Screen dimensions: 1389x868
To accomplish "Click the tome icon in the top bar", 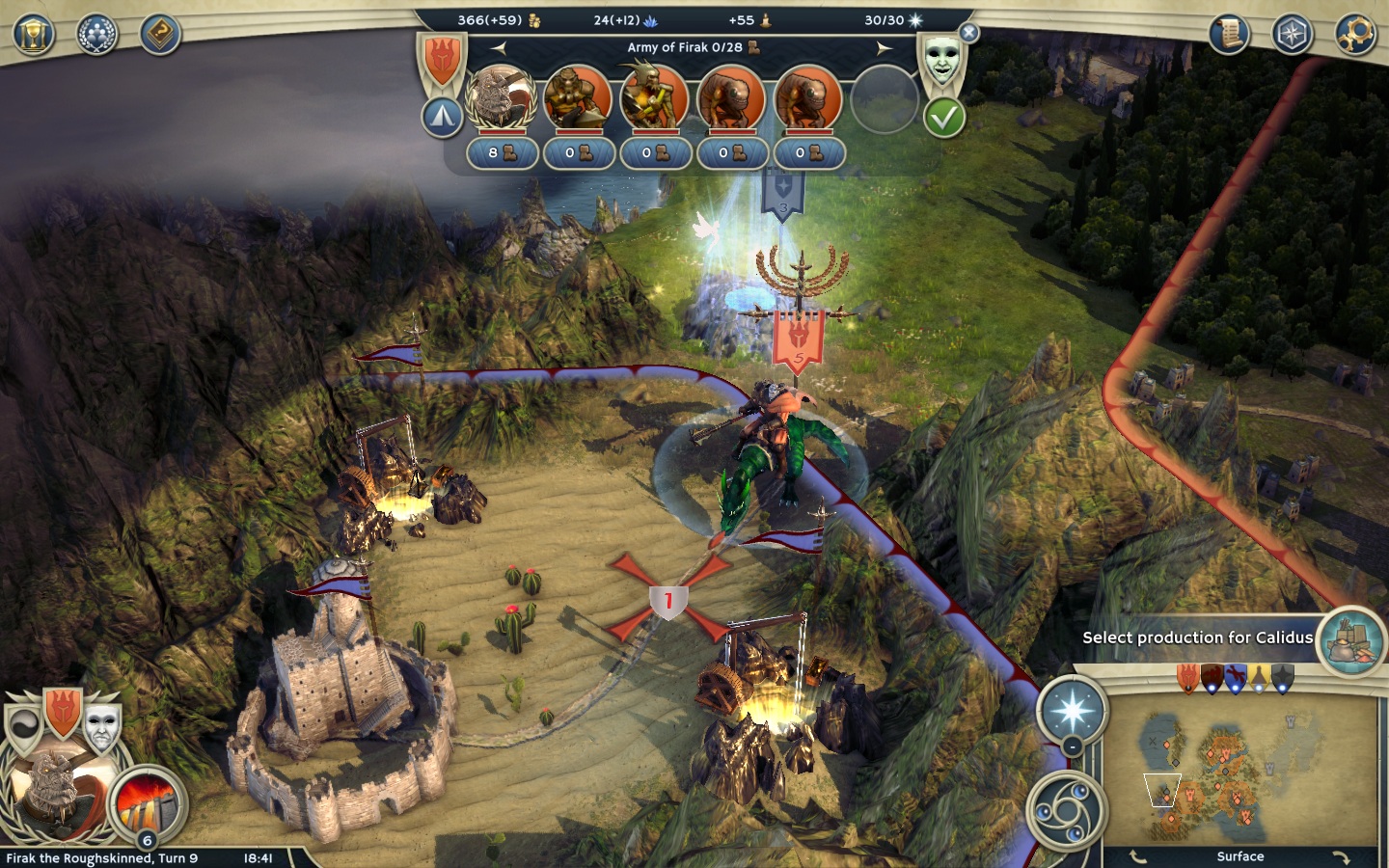I will click(160, 36).
